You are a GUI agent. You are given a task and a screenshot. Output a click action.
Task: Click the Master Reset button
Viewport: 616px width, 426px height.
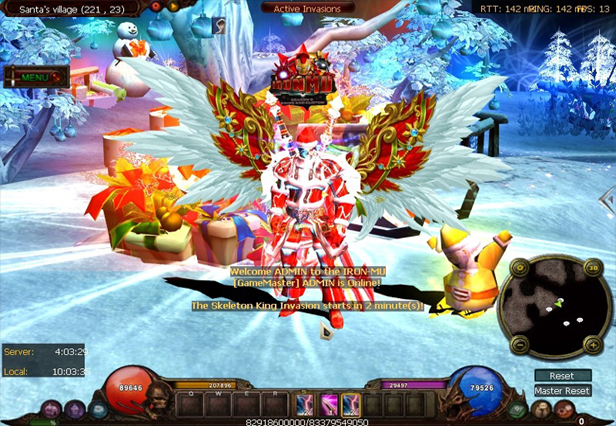tap(562, 391)
